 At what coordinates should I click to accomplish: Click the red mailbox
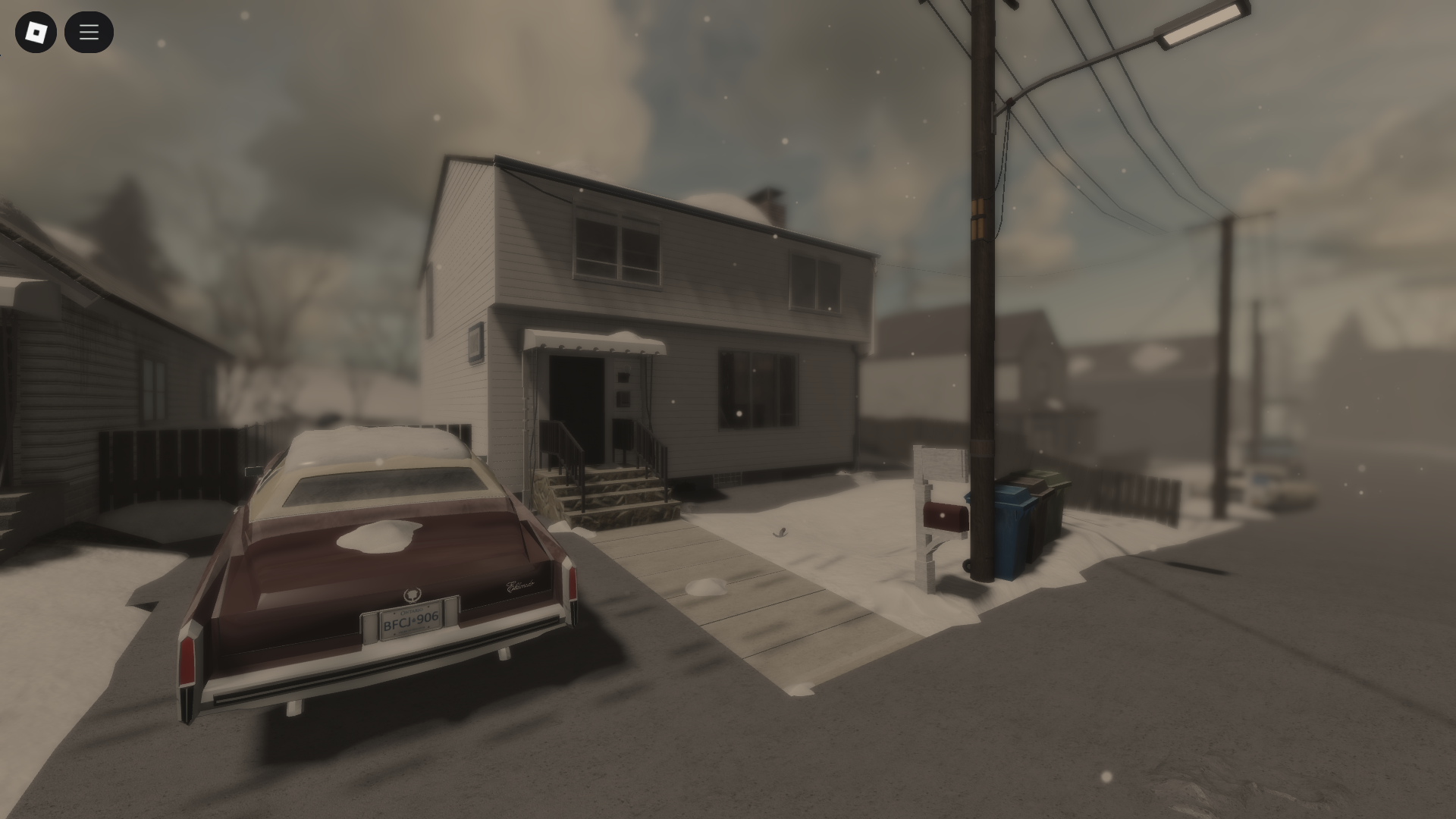944,517
